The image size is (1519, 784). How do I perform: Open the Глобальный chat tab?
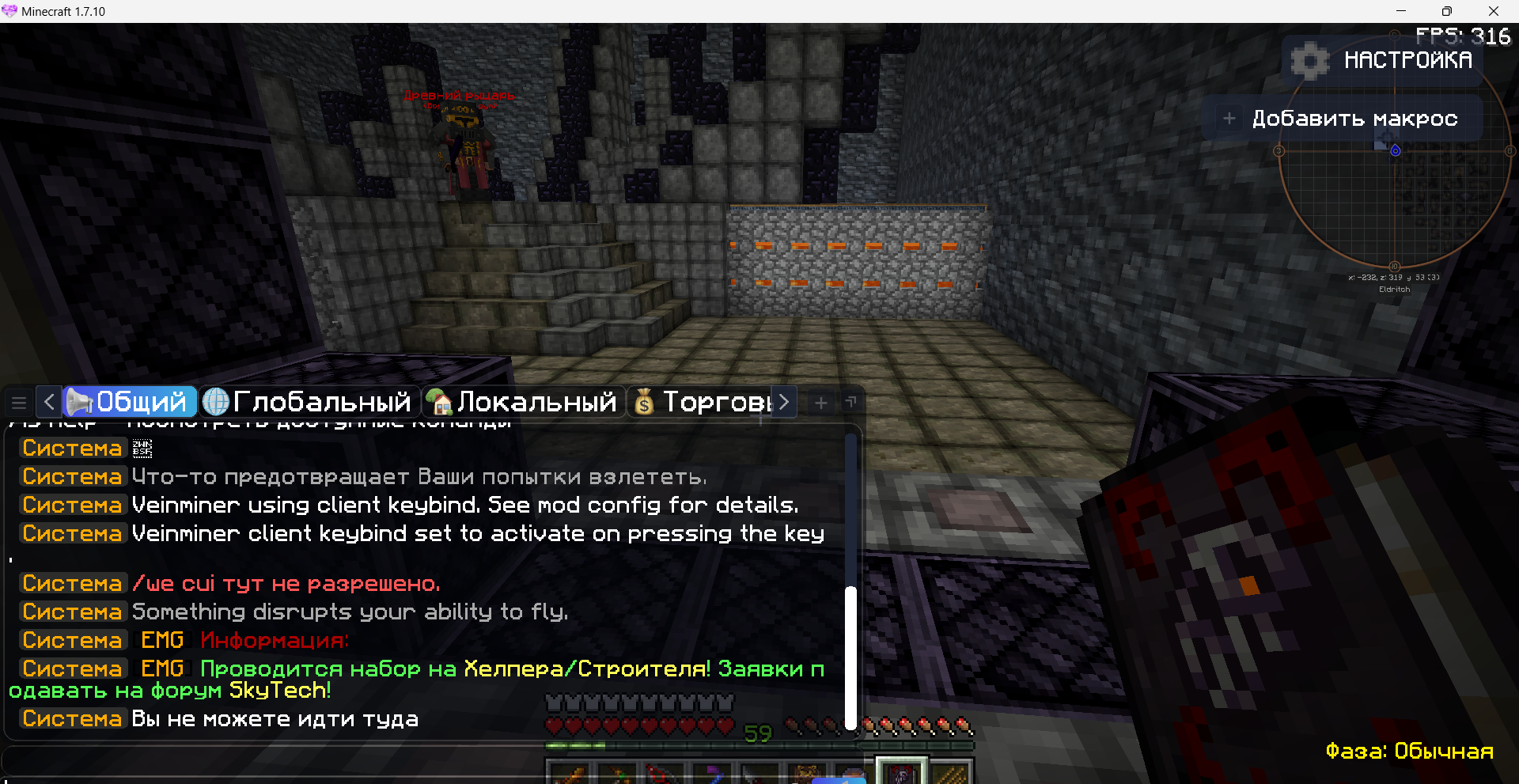[309, 402]
